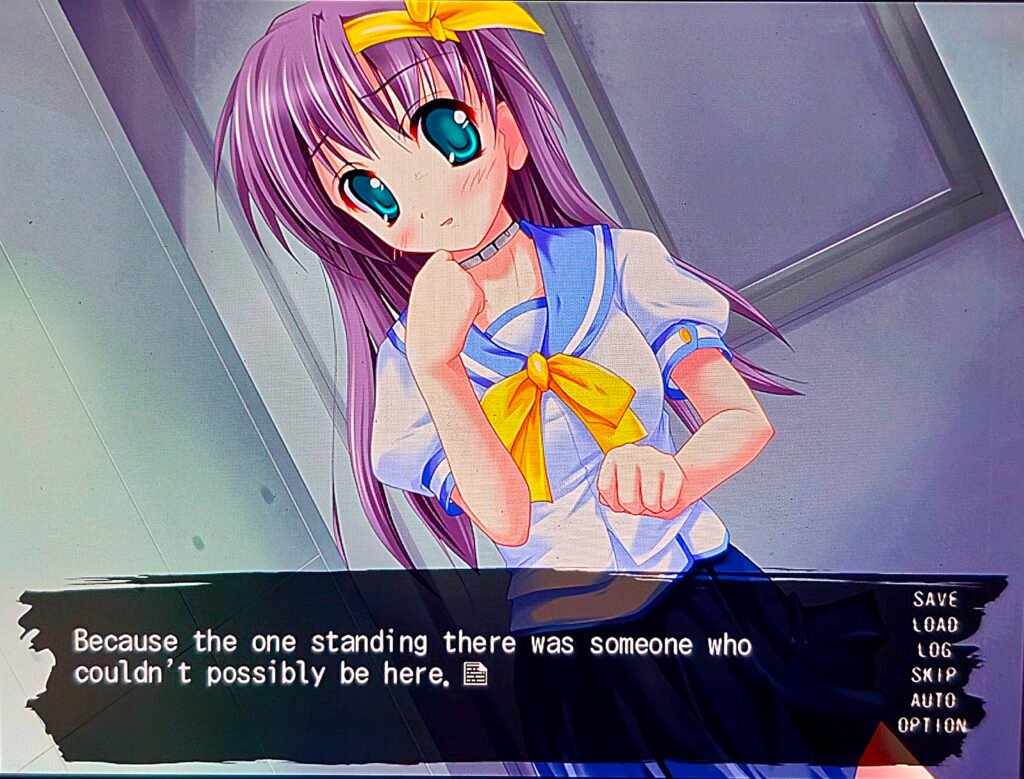Open the LOAD menu
This screenshot has width=1024, height=779.
[935, 625]
